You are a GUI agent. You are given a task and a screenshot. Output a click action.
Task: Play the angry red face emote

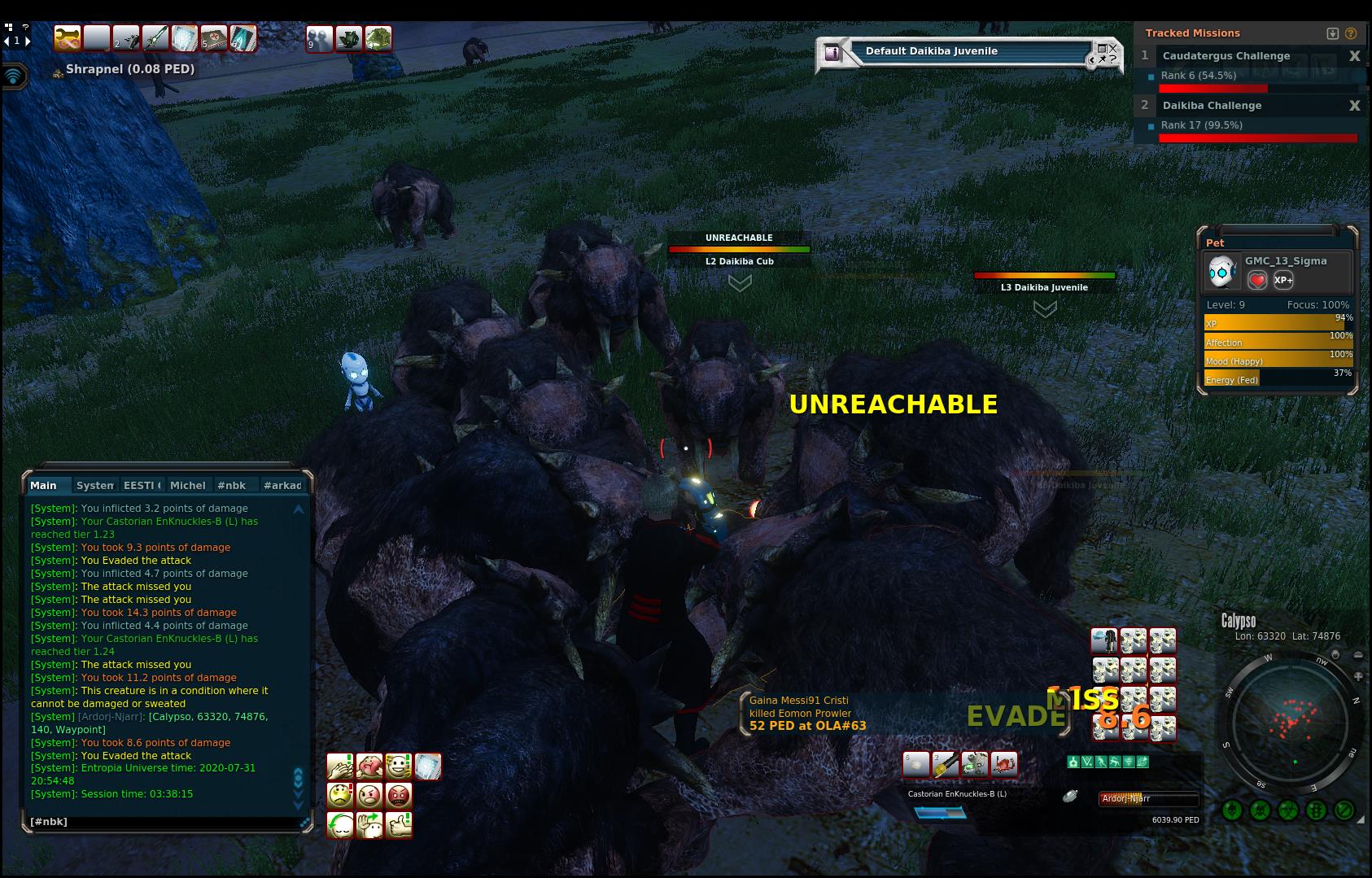[398, 795]
